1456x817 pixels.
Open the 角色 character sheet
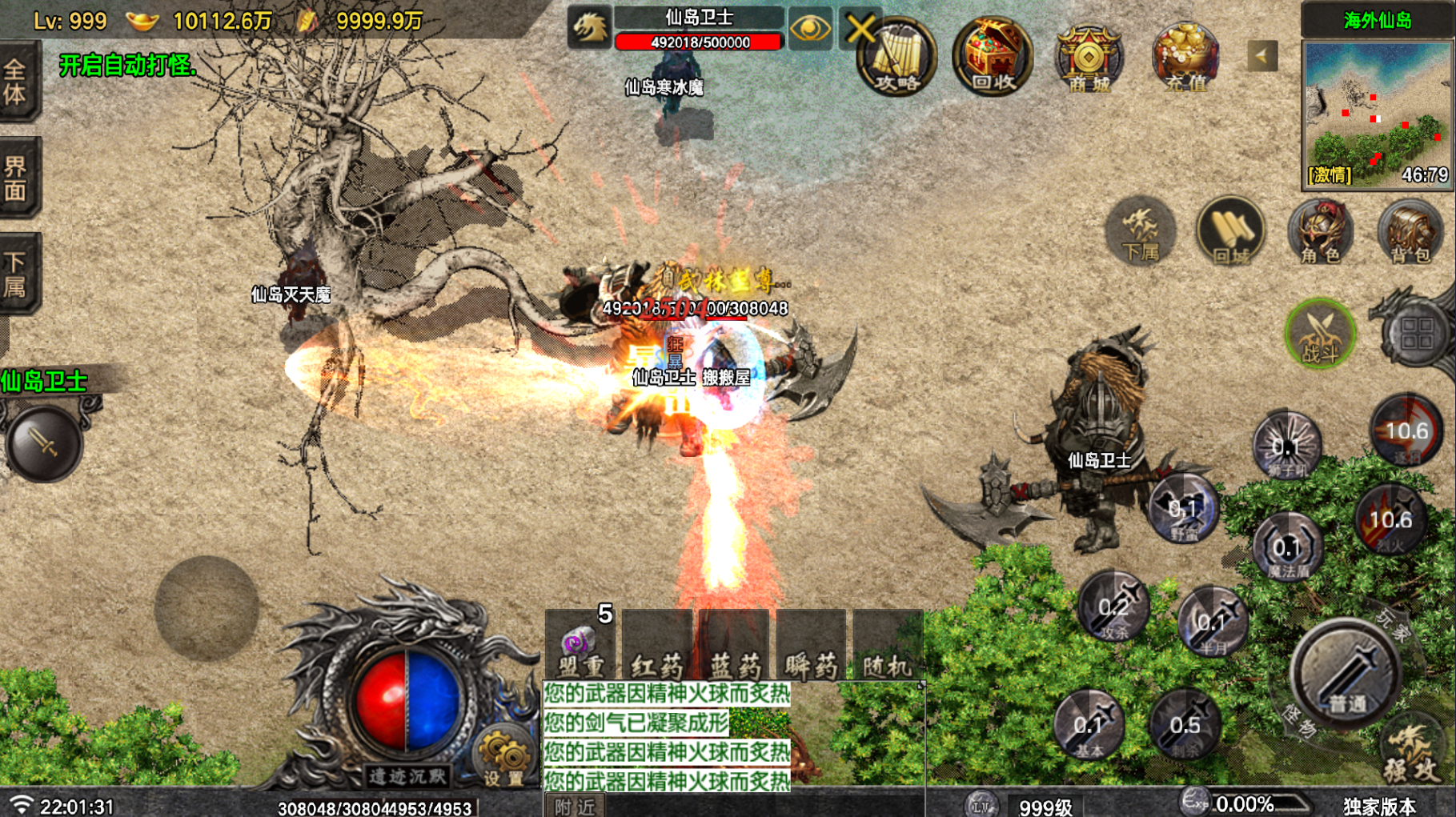coord(1320,232)
